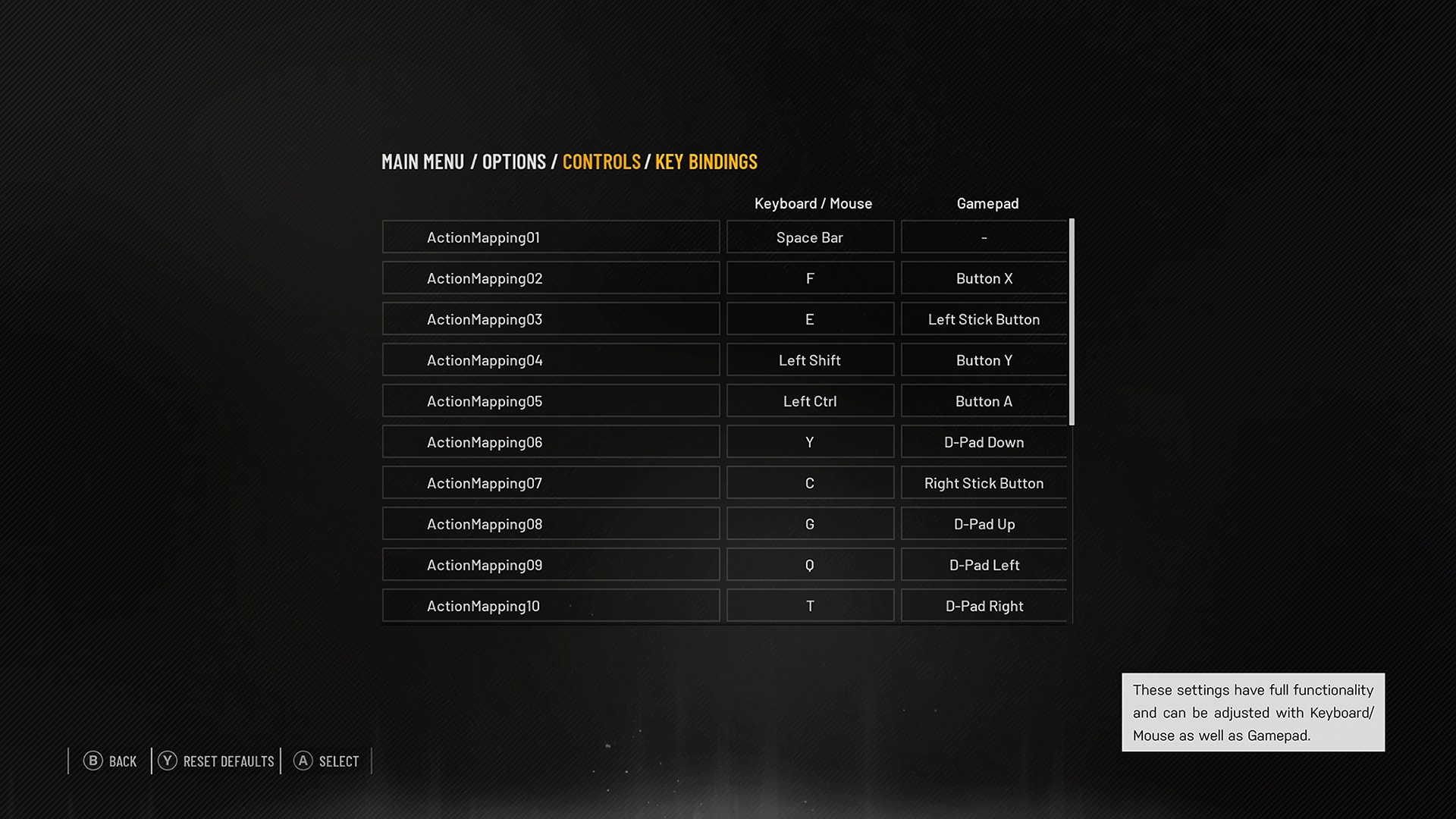
Task: Click the KEY BINDINGS breadcrumb label
Action: (x=705, y=162)
